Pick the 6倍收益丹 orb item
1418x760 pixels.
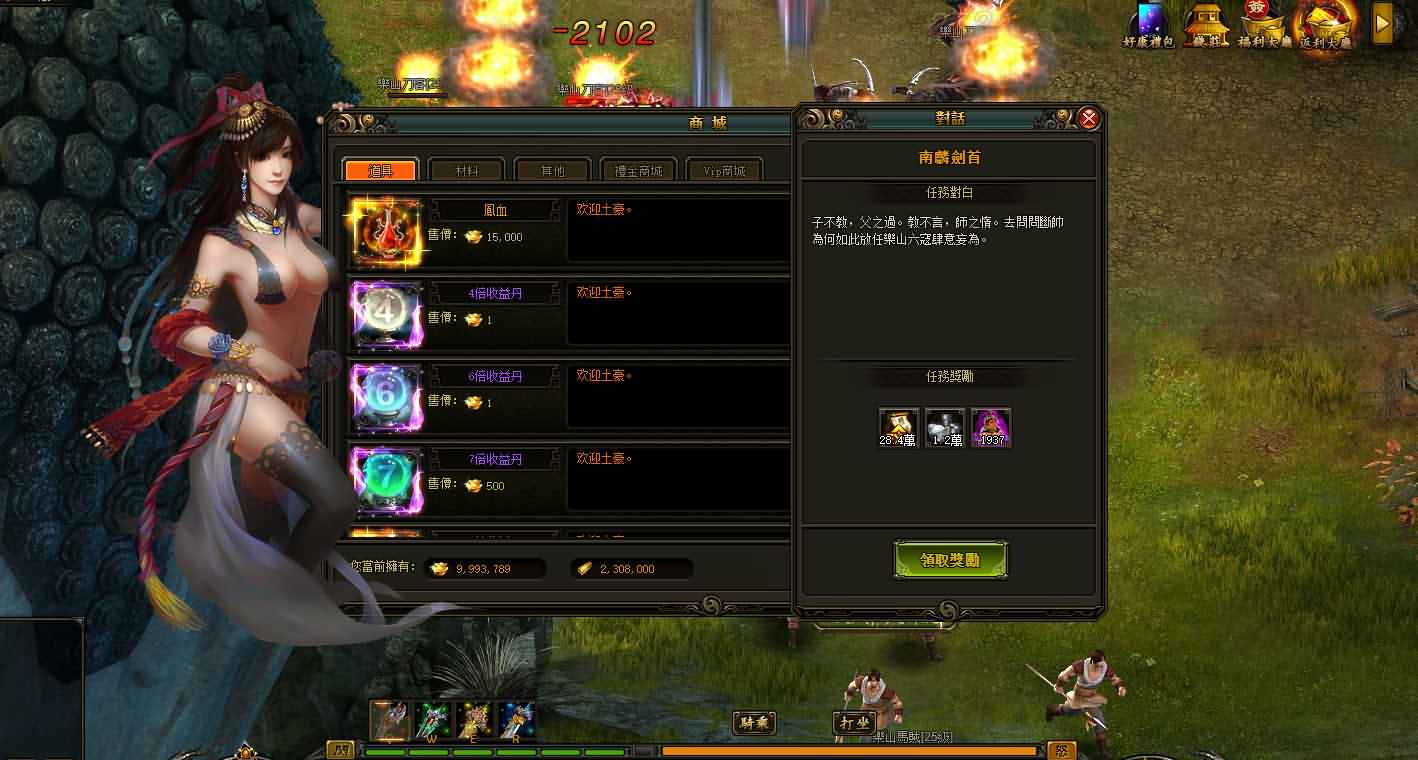pyautogui.click(x=386, y=398)
